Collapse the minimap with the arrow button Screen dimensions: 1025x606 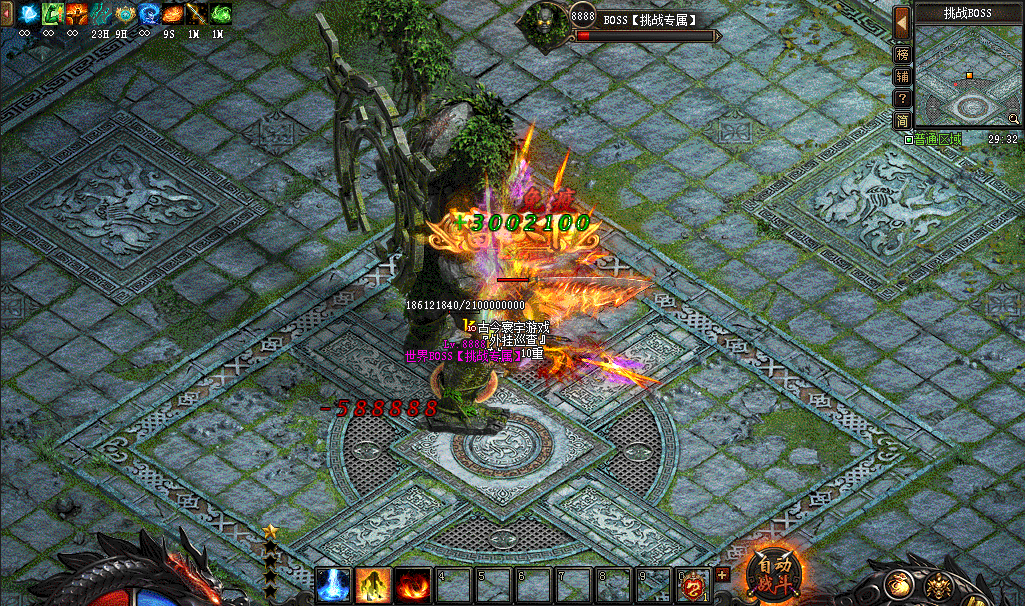coord(902,19)
